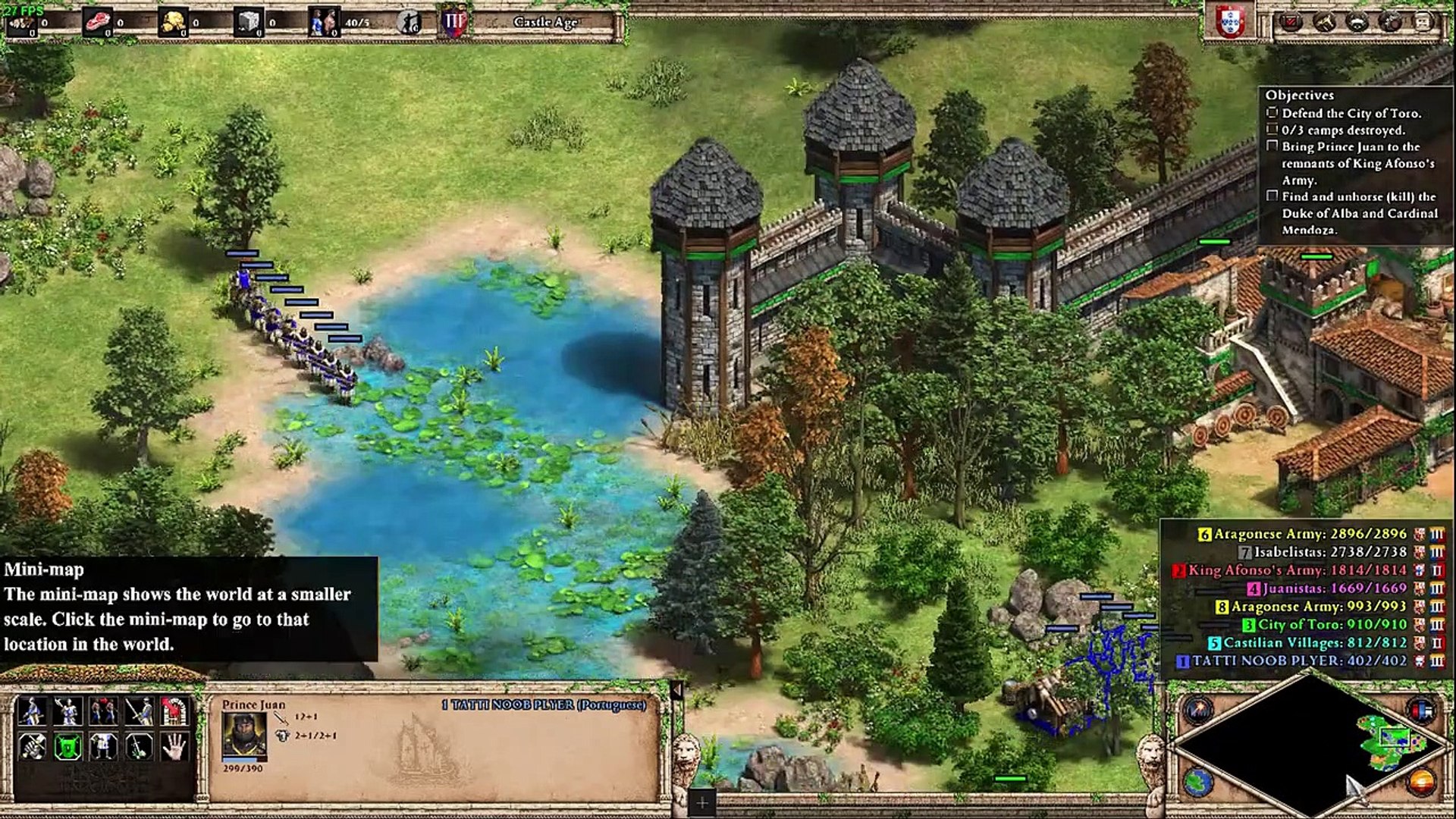
Task: Click the Portuguese civilization shield emblem
Action: (1229, 21)
